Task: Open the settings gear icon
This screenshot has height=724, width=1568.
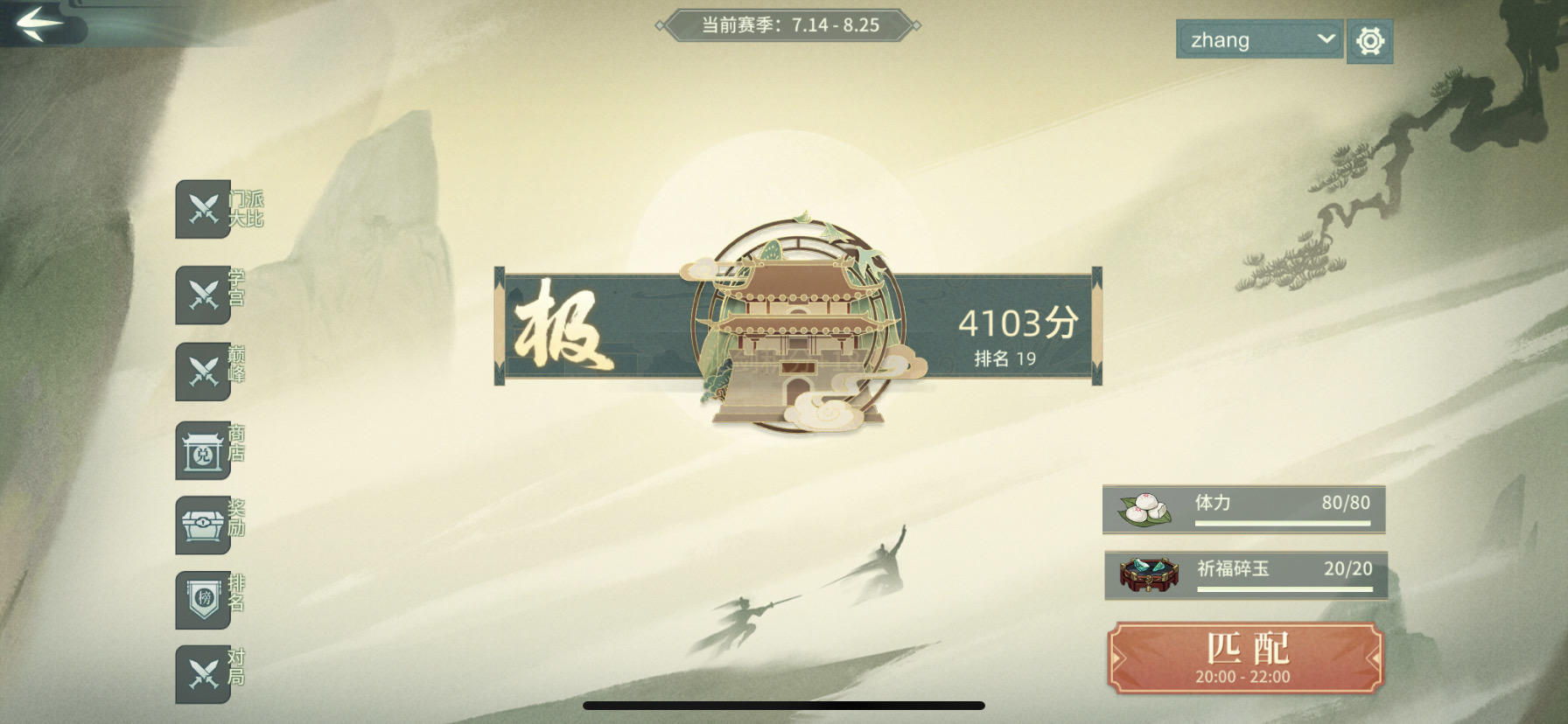Action: (x=1370, y=40)
